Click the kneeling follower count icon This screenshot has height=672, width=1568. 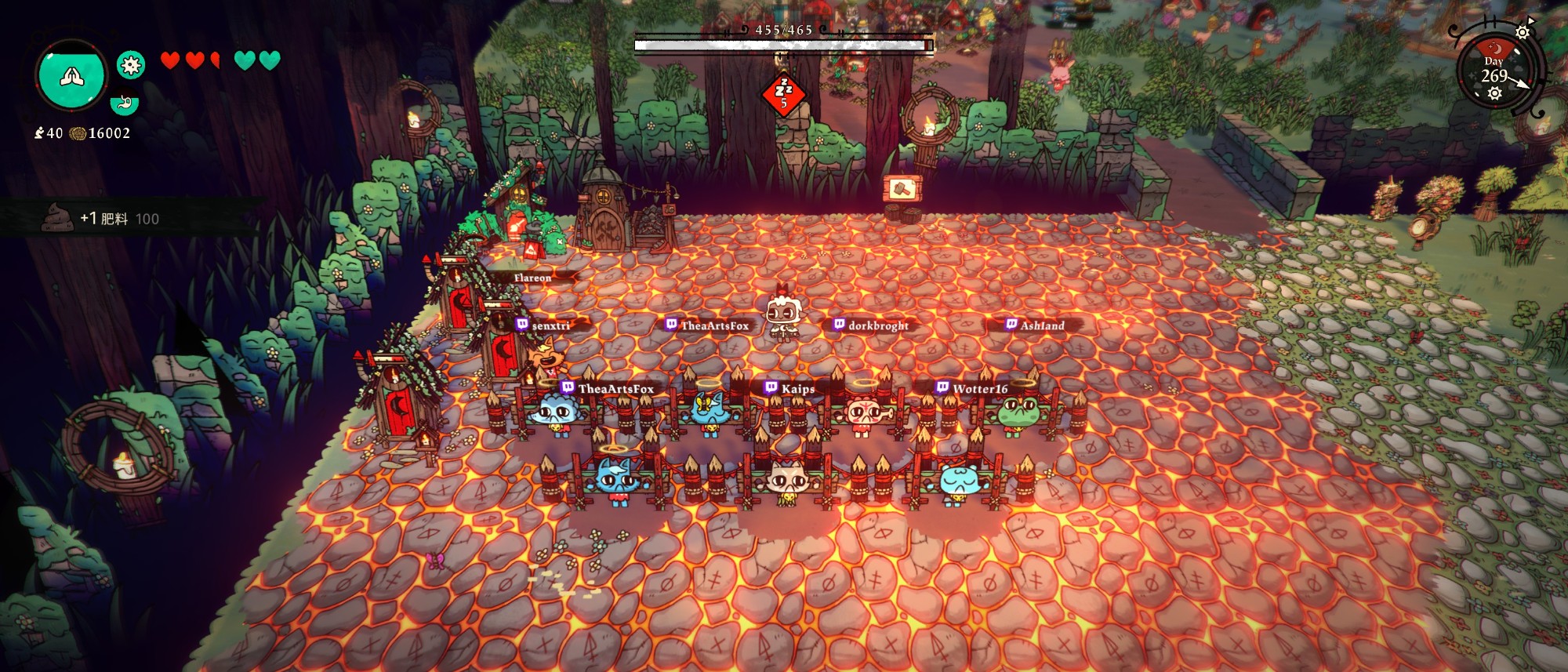pyautogui.click(x=39, y=133)
